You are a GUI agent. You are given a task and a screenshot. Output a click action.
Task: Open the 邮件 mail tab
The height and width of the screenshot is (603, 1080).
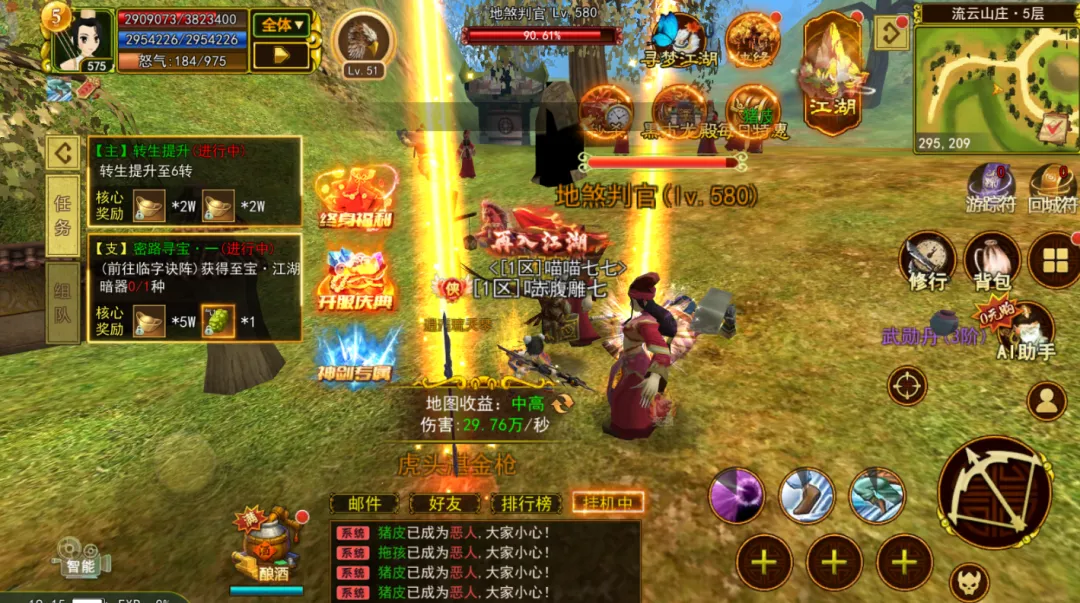tap(365, 503)
